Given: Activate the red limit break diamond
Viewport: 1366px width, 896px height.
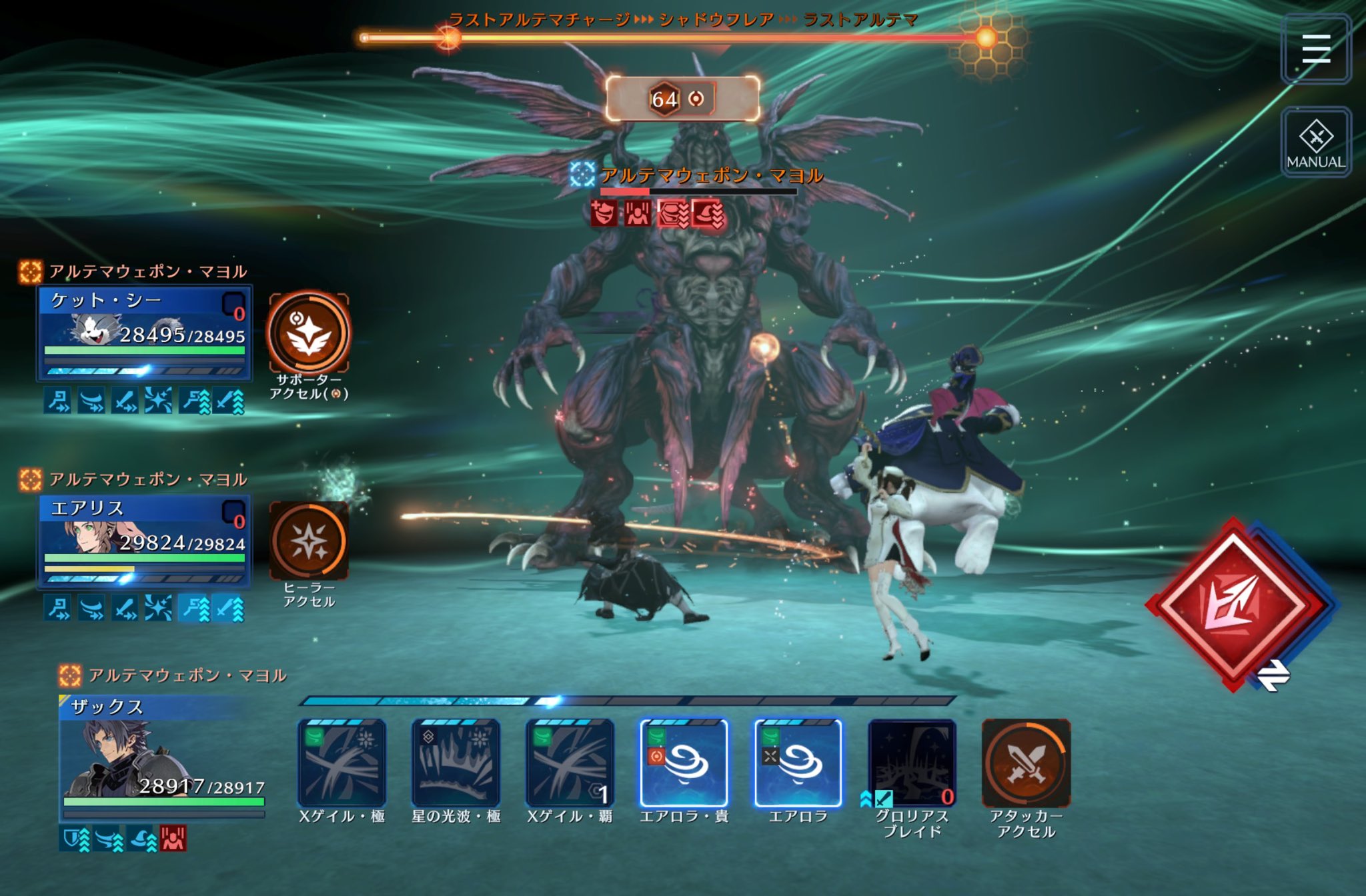Looking at the screenshot, I should coord(1234,603).
